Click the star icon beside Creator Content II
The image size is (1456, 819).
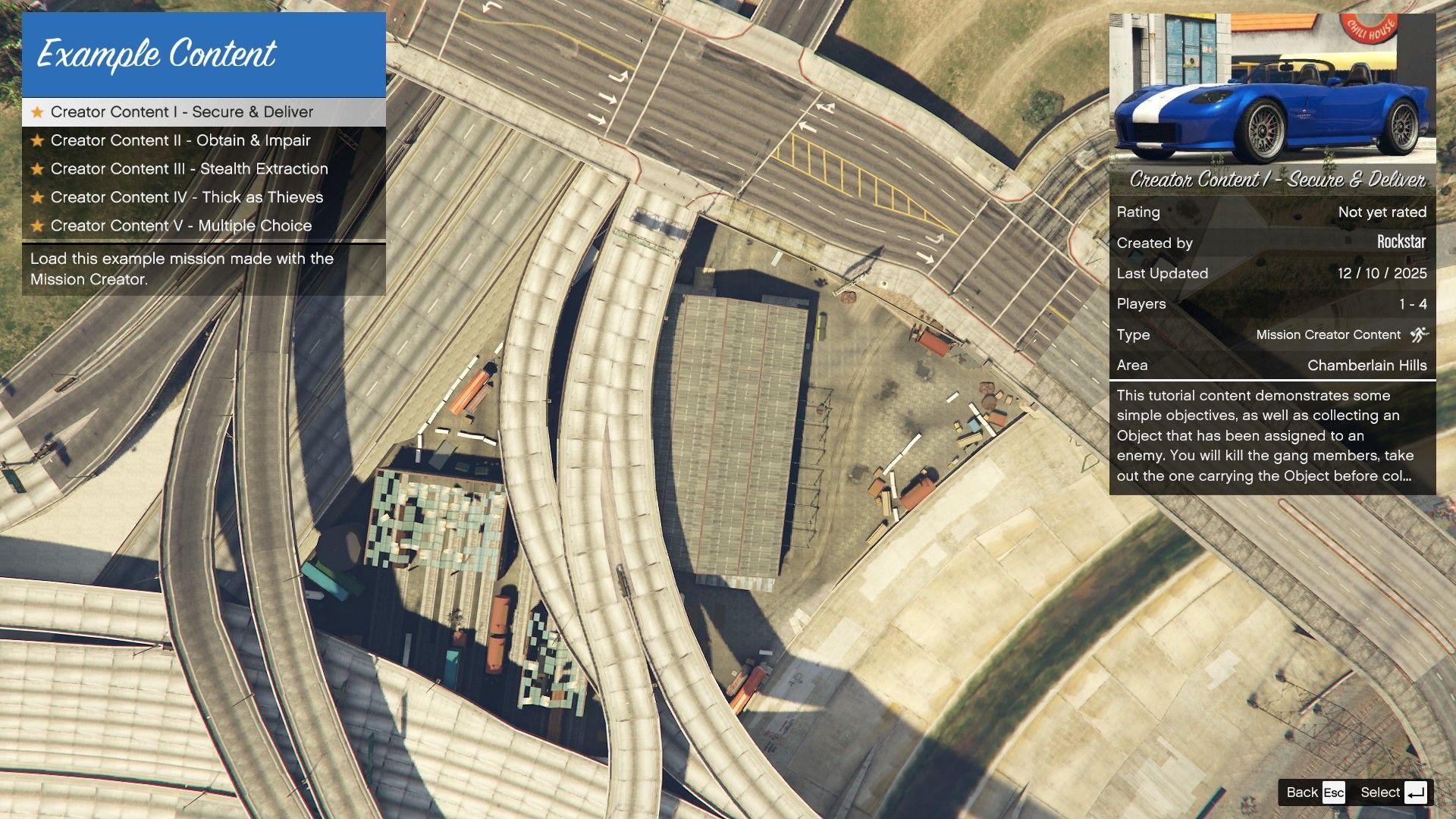pos(36,140)
